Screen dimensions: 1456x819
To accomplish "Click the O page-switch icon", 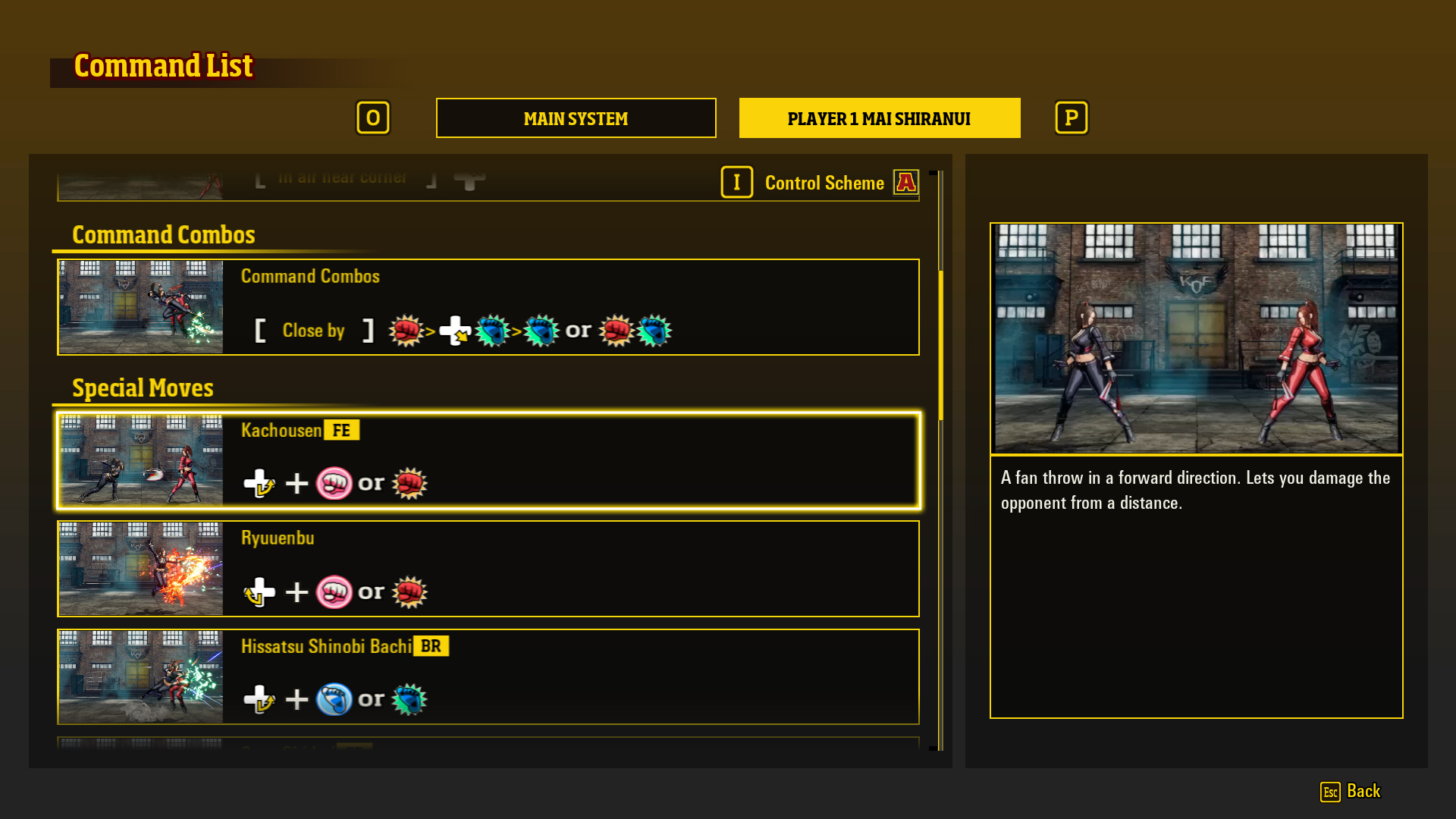I will tap(373, 118).
